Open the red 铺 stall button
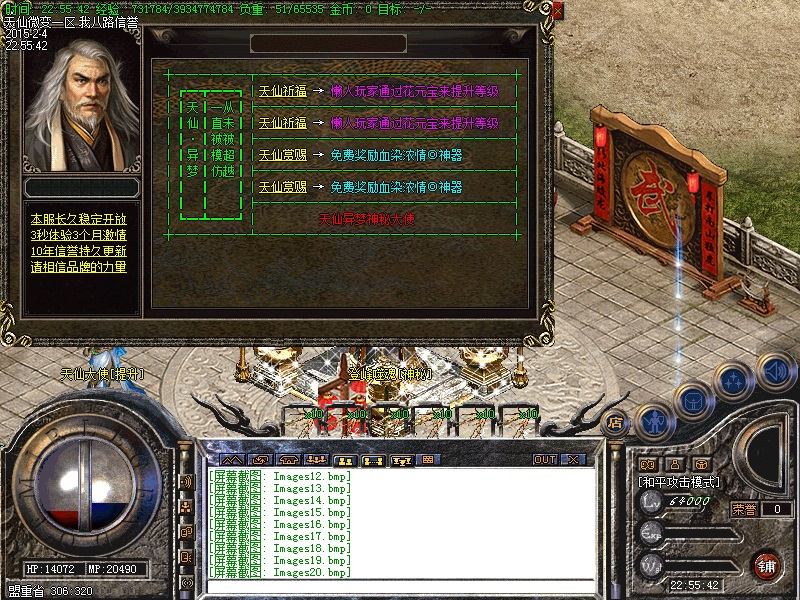800x600 pixels. click(765, 565)
